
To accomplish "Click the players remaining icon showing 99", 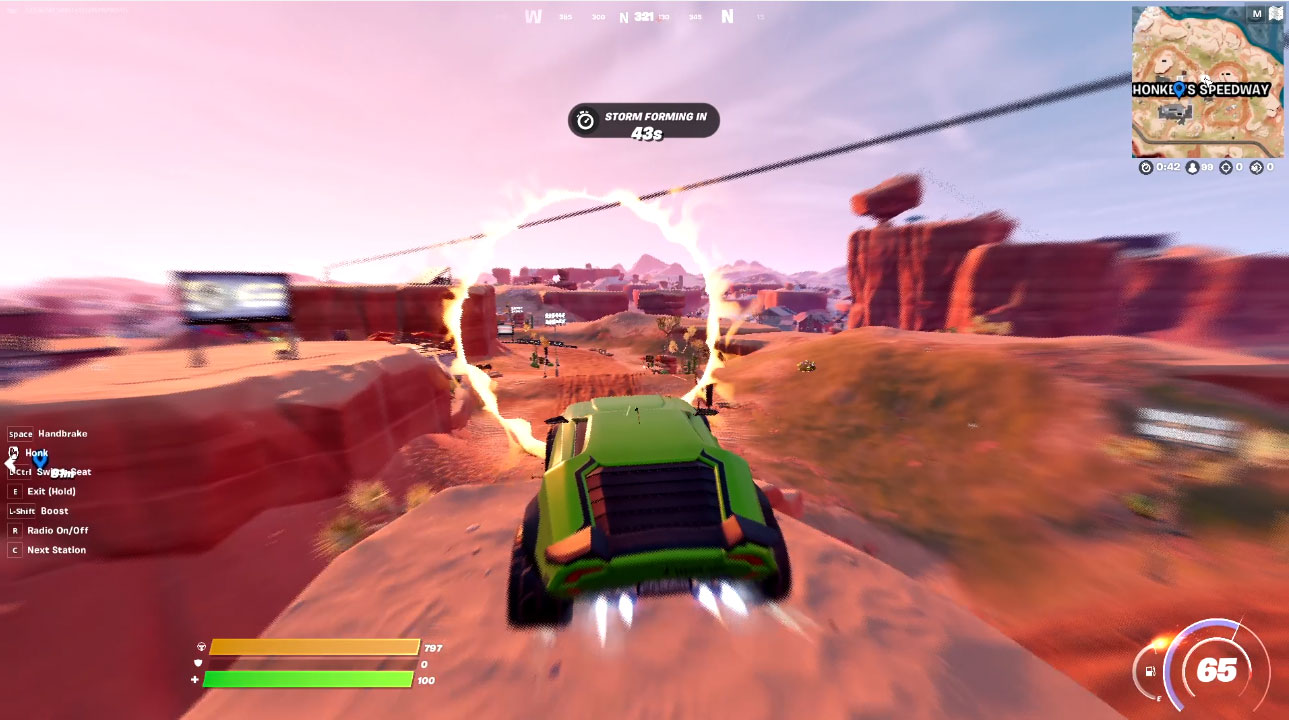I will pos(1194,167).
